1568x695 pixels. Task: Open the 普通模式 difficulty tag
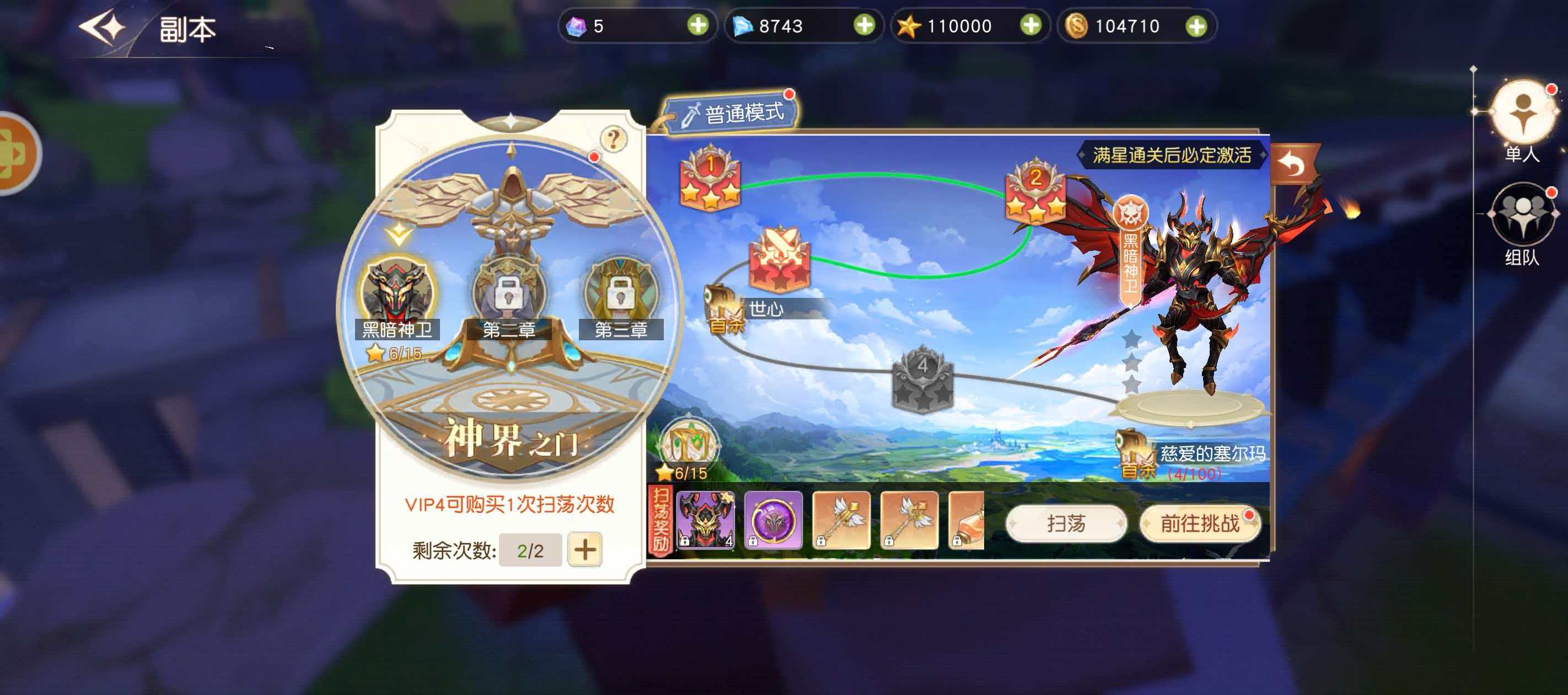pyautogui.click(x=733, y=111)
